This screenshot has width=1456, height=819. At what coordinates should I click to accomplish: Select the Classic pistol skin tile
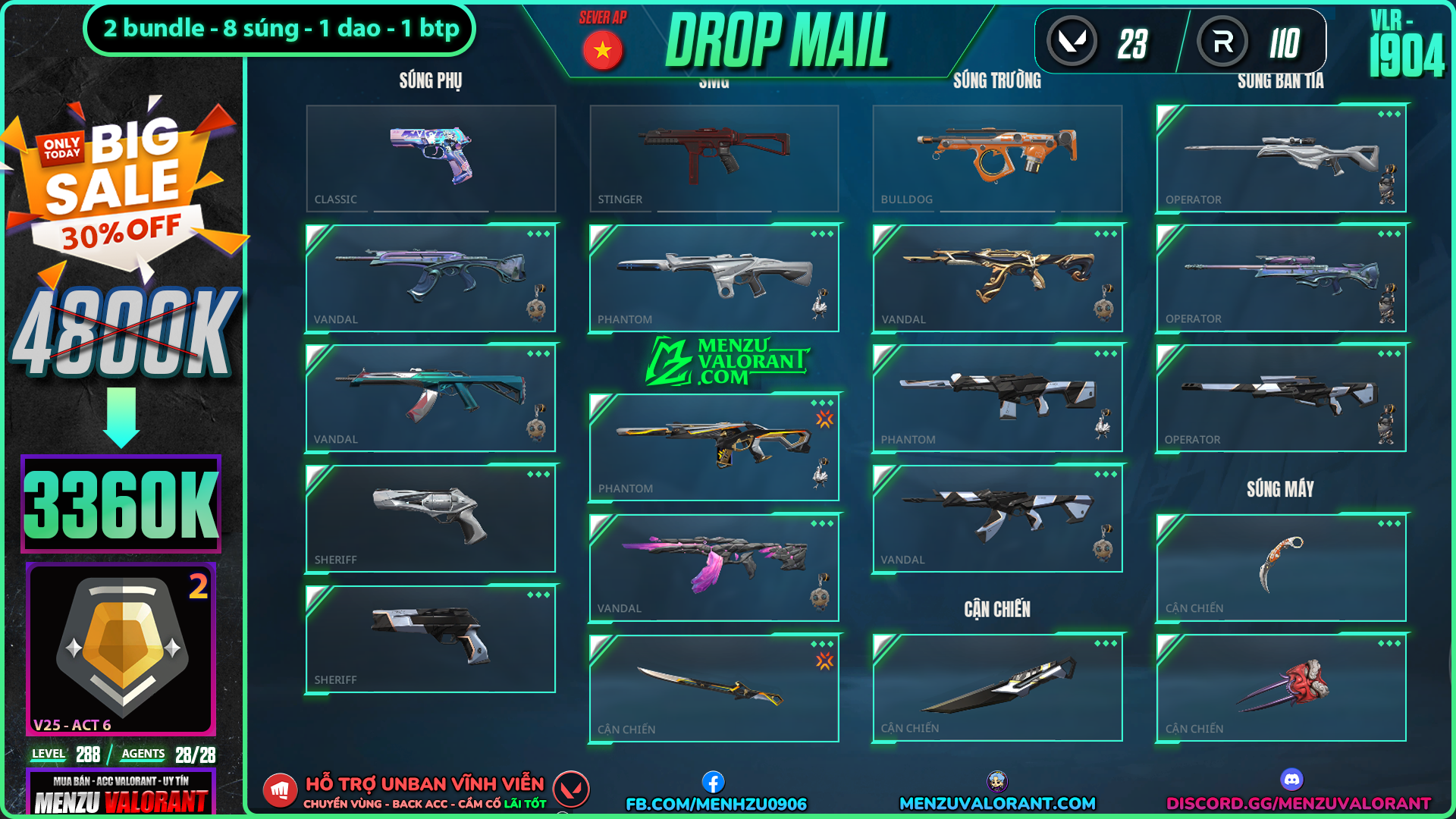click(431, 158)
